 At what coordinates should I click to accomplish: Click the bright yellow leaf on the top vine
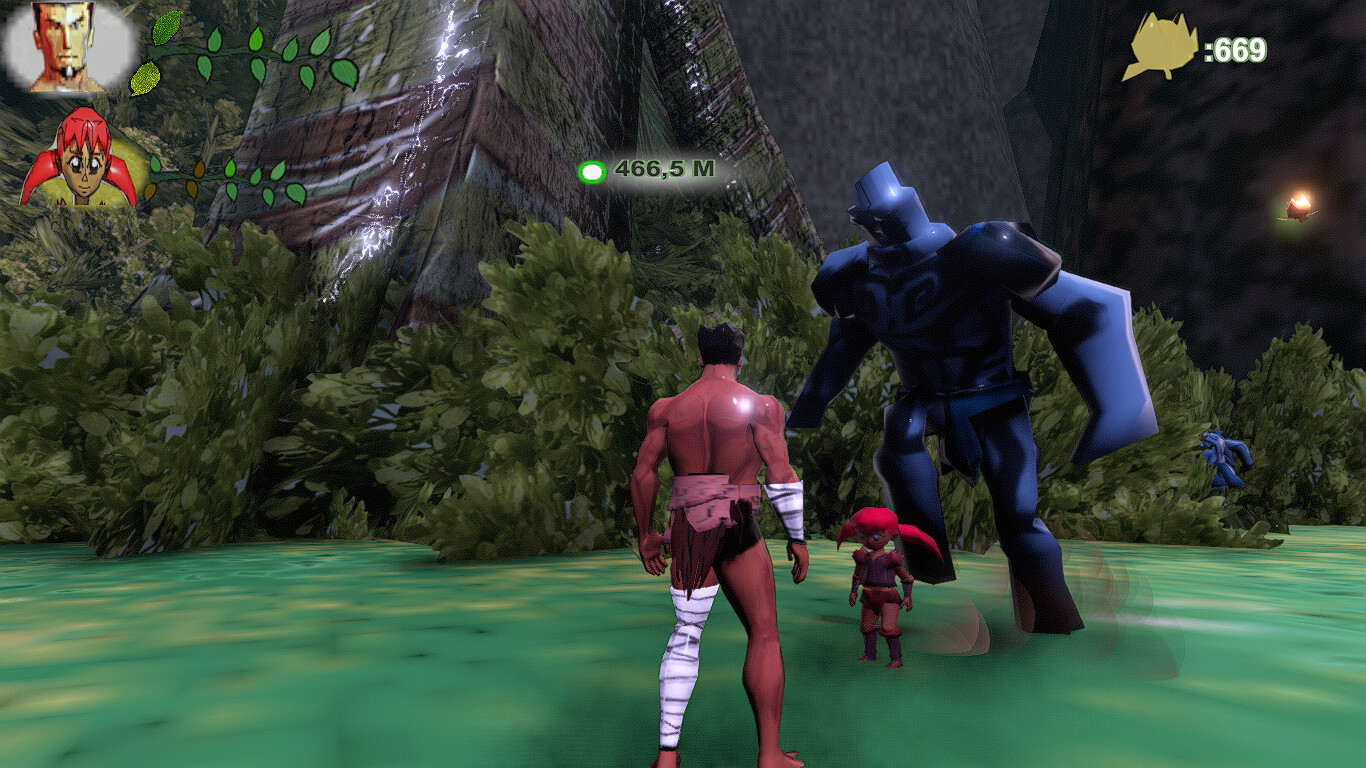point(164,30)
